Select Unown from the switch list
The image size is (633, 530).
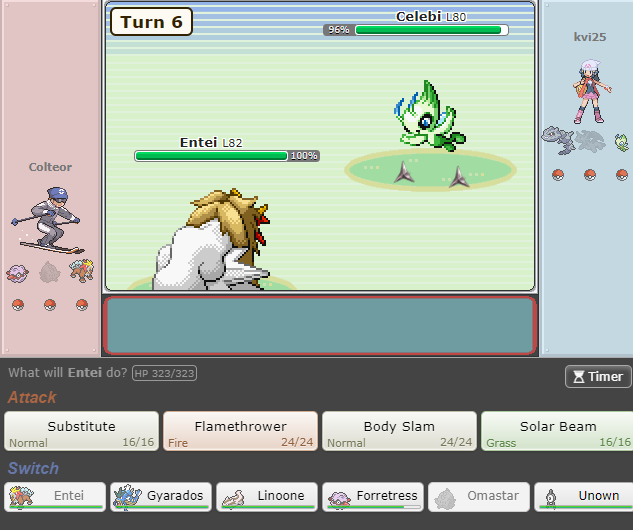583,497
